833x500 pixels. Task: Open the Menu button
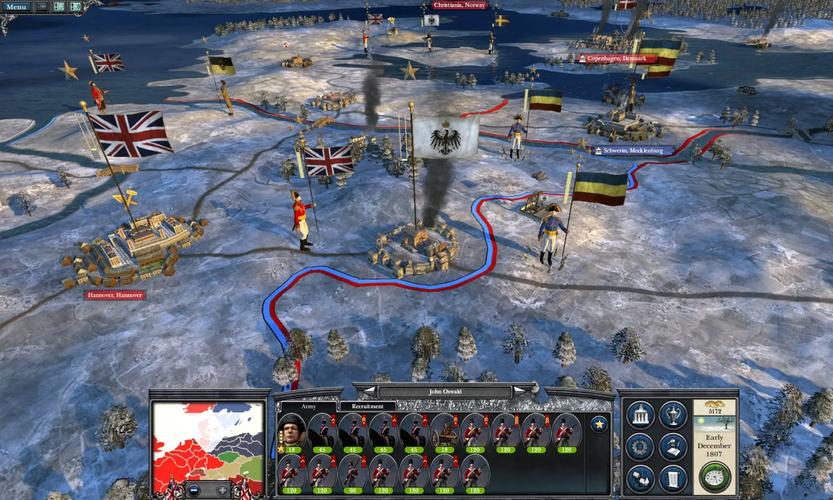coord(18,6)
